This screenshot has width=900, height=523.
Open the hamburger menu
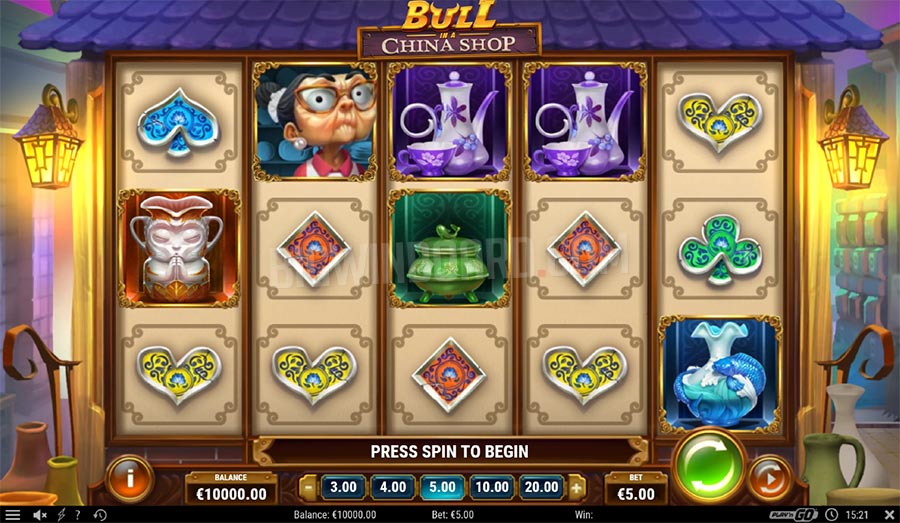click(12, 515)
